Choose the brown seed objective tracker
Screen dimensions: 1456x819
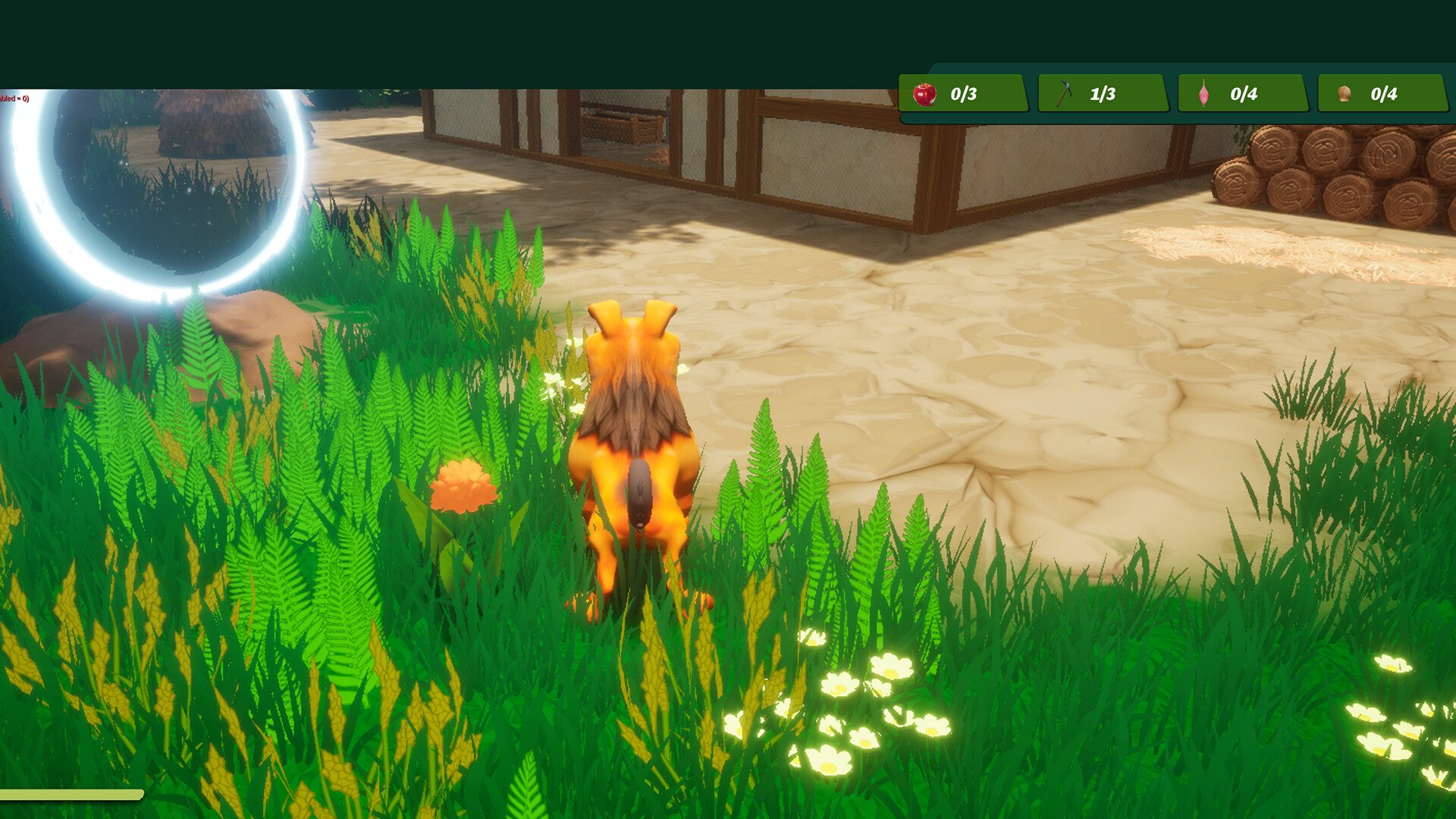[1382, 94]
